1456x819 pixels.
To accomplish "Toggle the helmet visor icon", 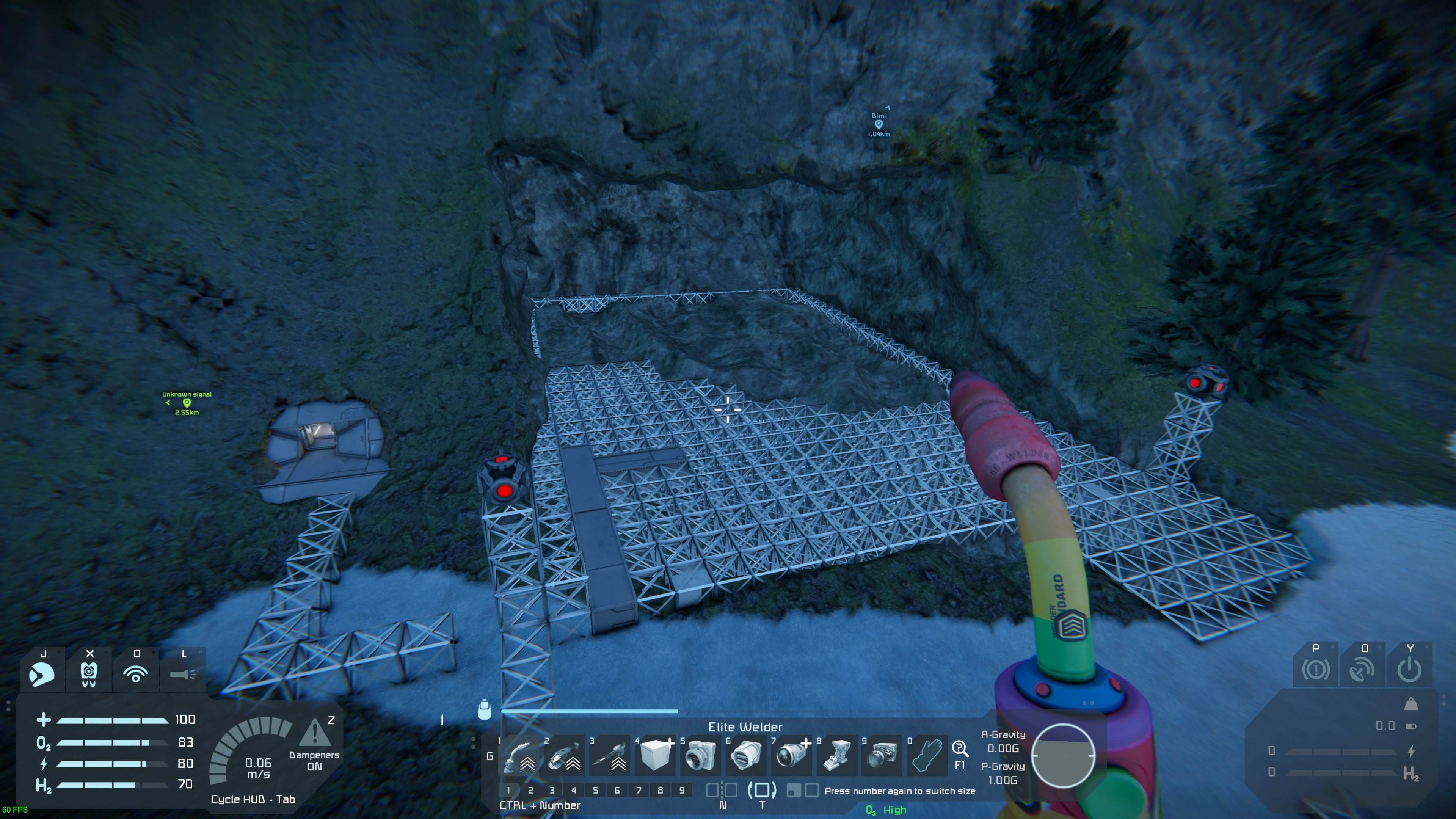I will click(x=42, y=673).
